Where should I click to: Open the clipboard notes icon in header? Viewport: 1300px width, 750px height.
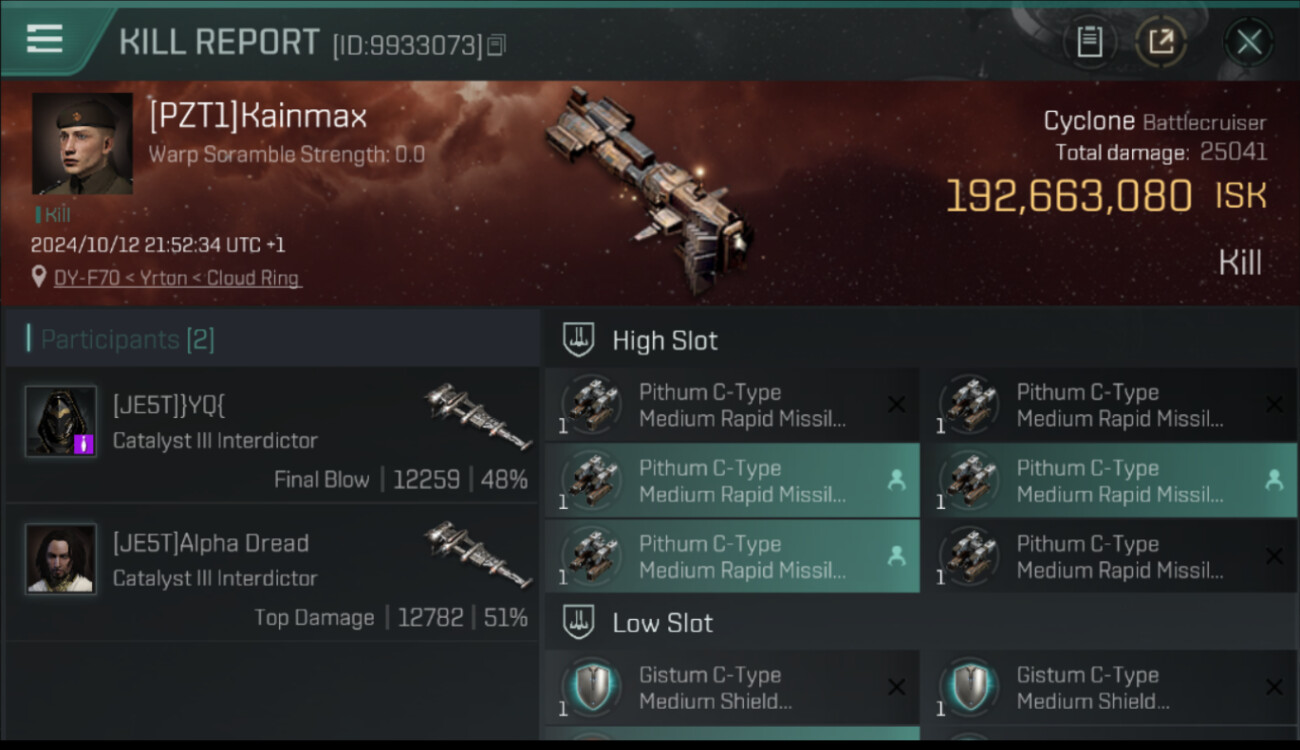1089,42
